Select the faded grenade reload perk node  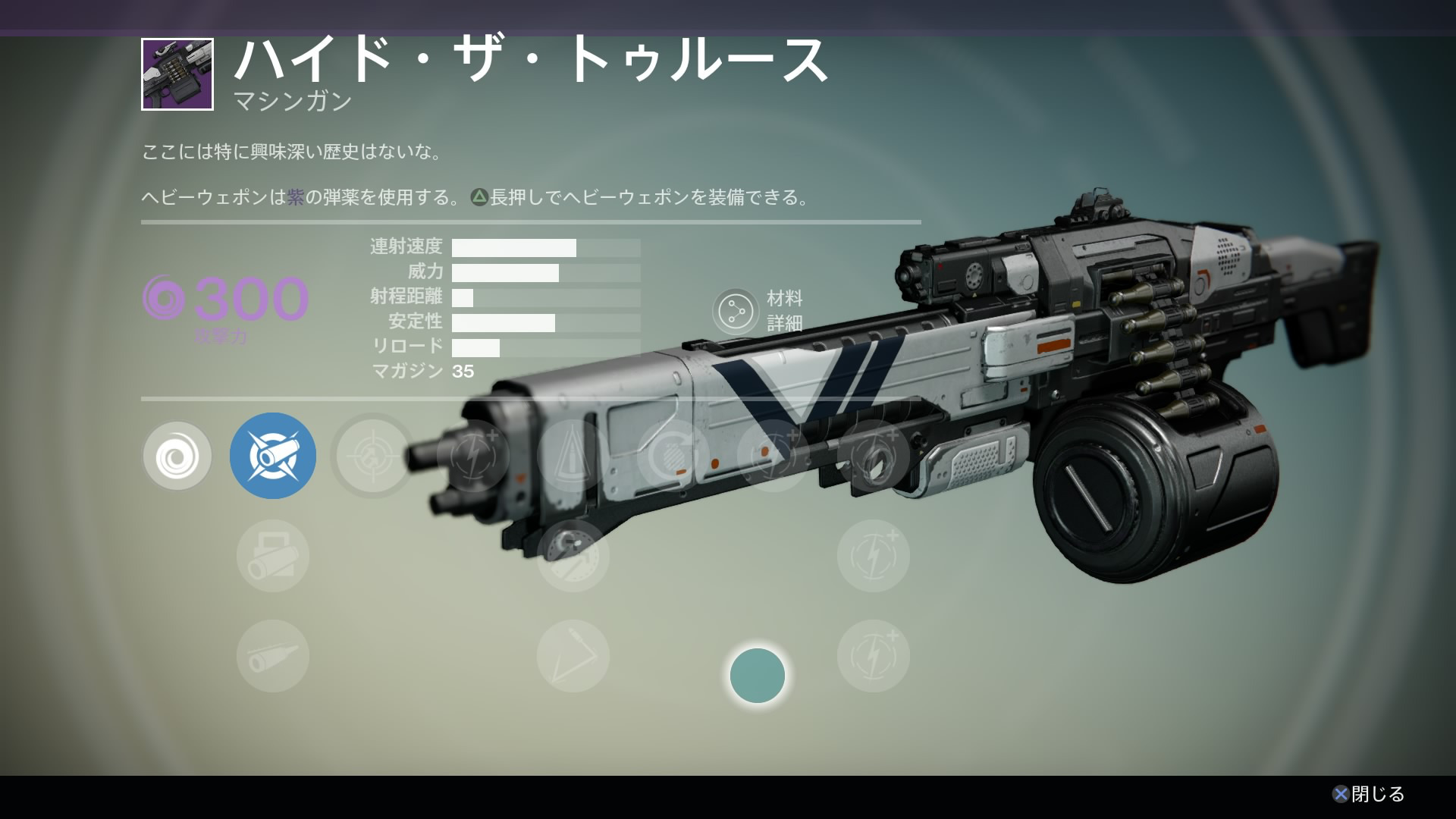coord(673,457)
